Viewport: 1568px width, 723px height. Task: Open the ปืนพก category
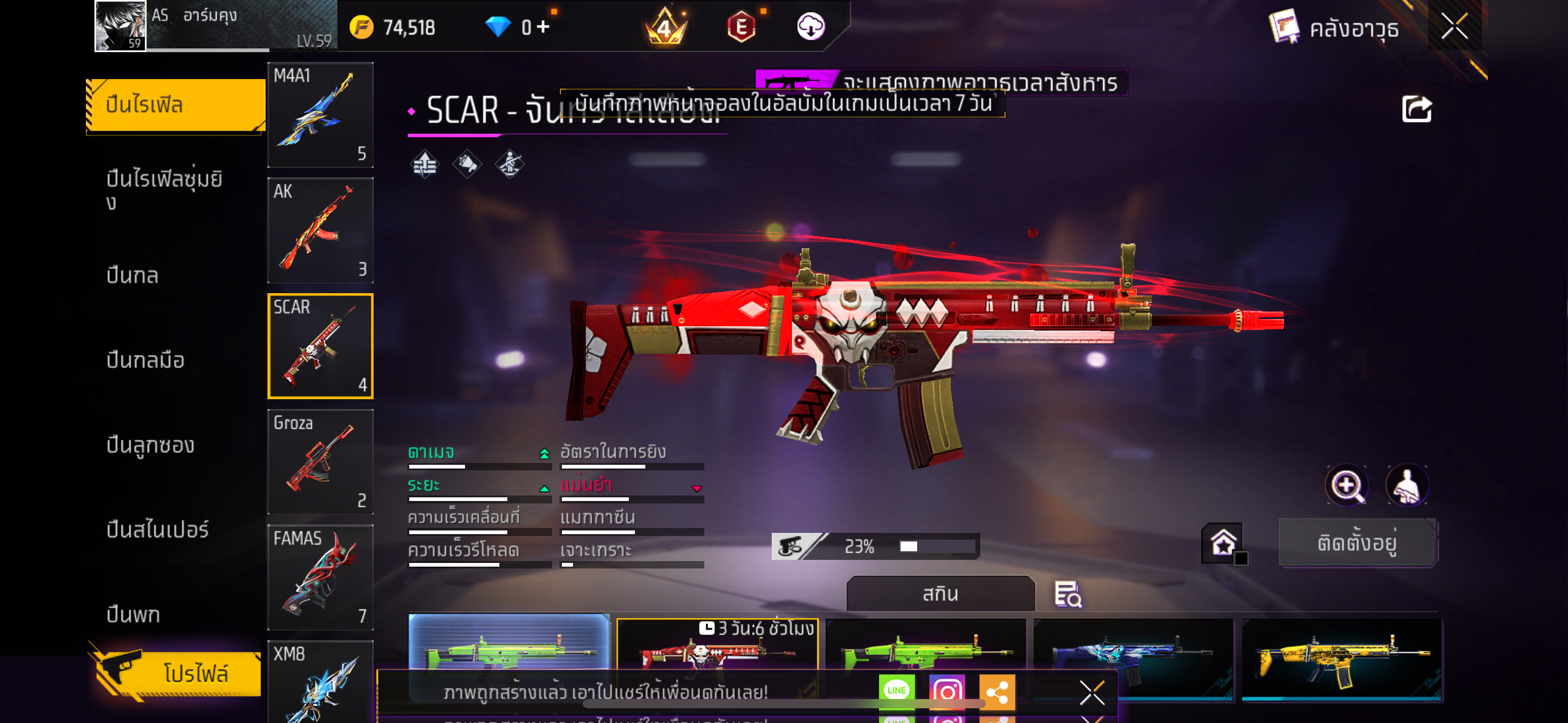tap(133, 614)
